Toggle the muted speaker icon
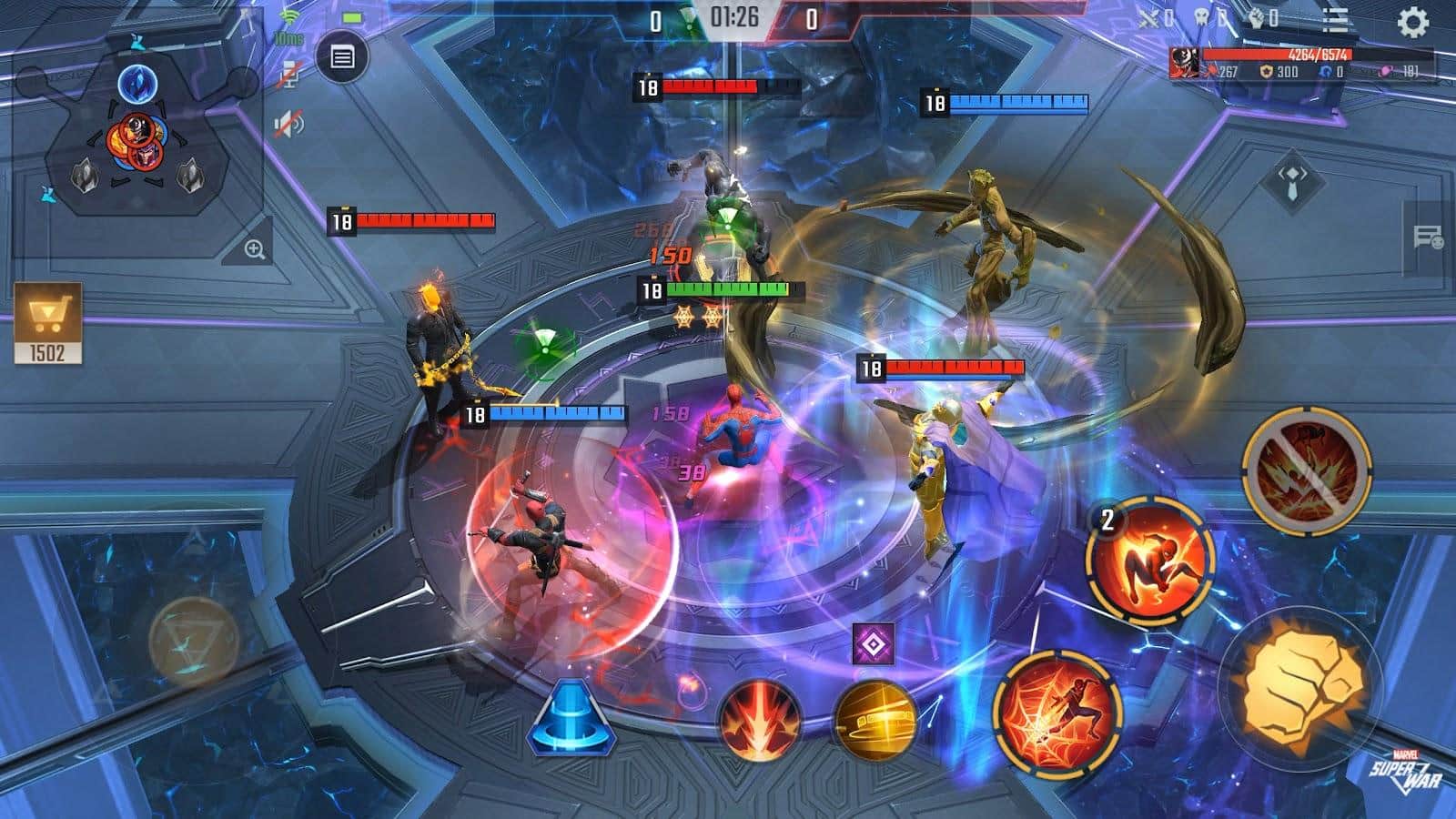 (289, 124)
